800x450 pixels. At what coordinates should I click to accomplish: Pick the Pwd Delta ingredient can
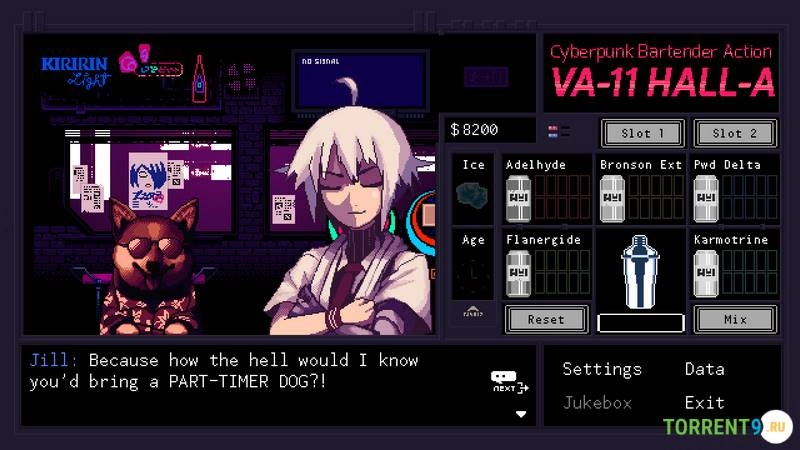[706, 197]
